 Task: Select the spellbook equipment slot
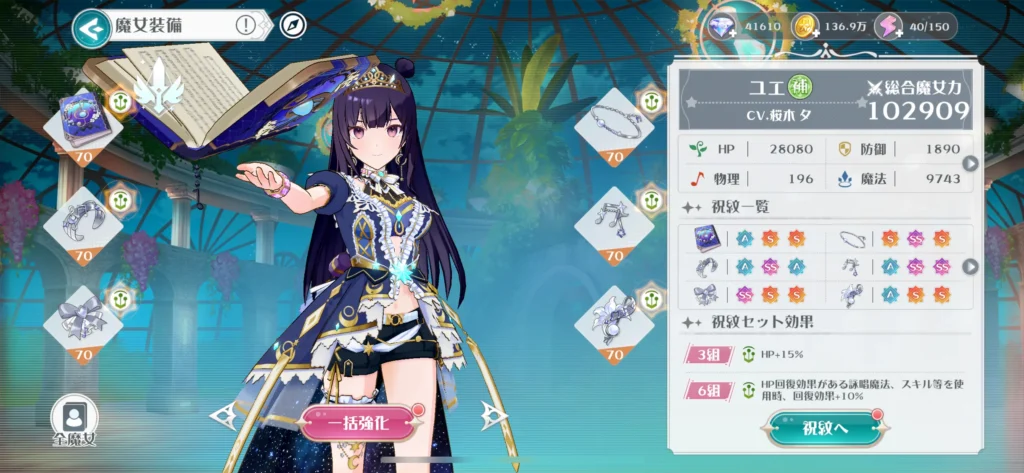83,124
